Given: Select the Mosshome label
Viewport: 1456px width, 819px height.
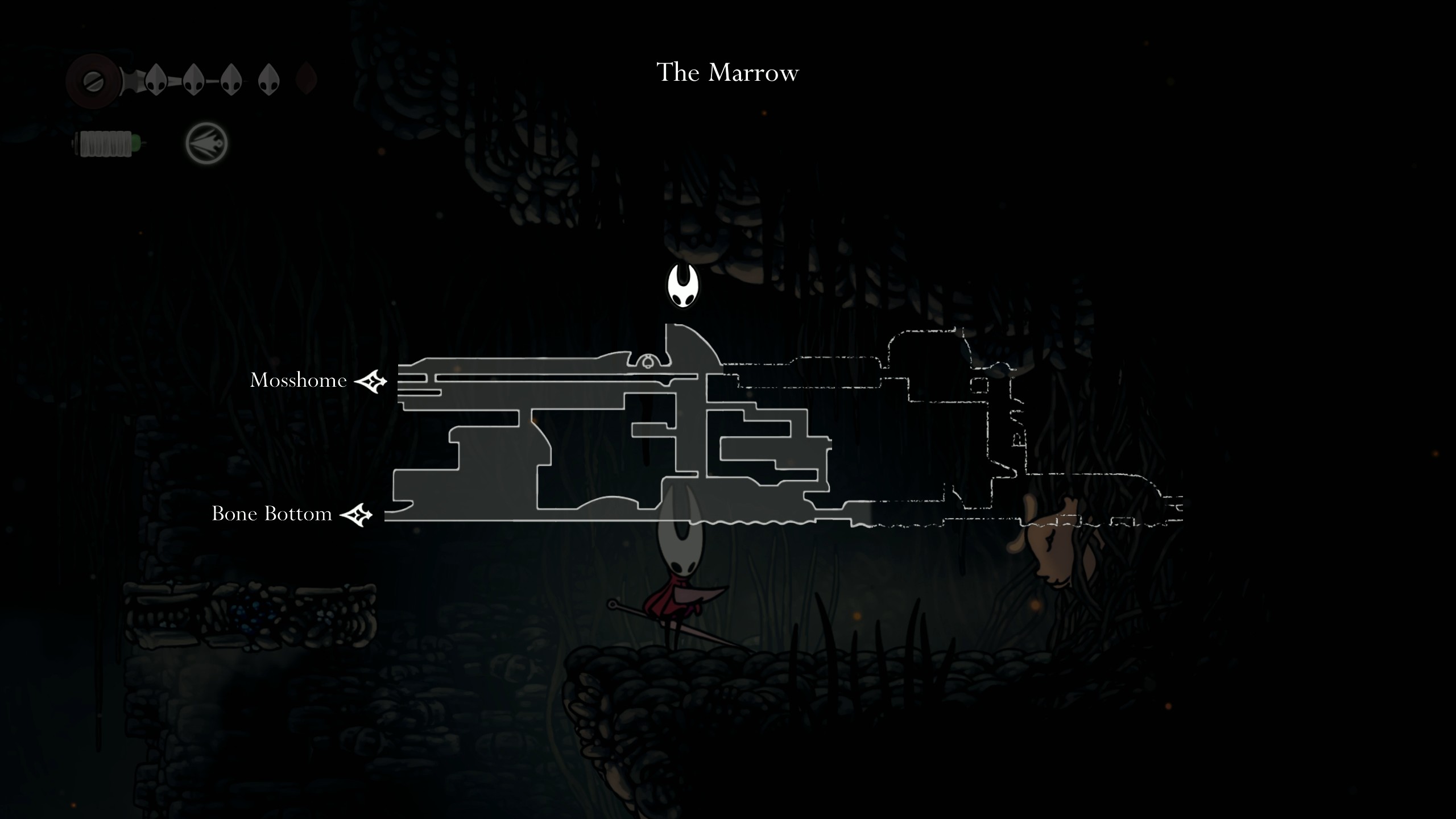Looking at the screenshot, I should click(298, 380).
